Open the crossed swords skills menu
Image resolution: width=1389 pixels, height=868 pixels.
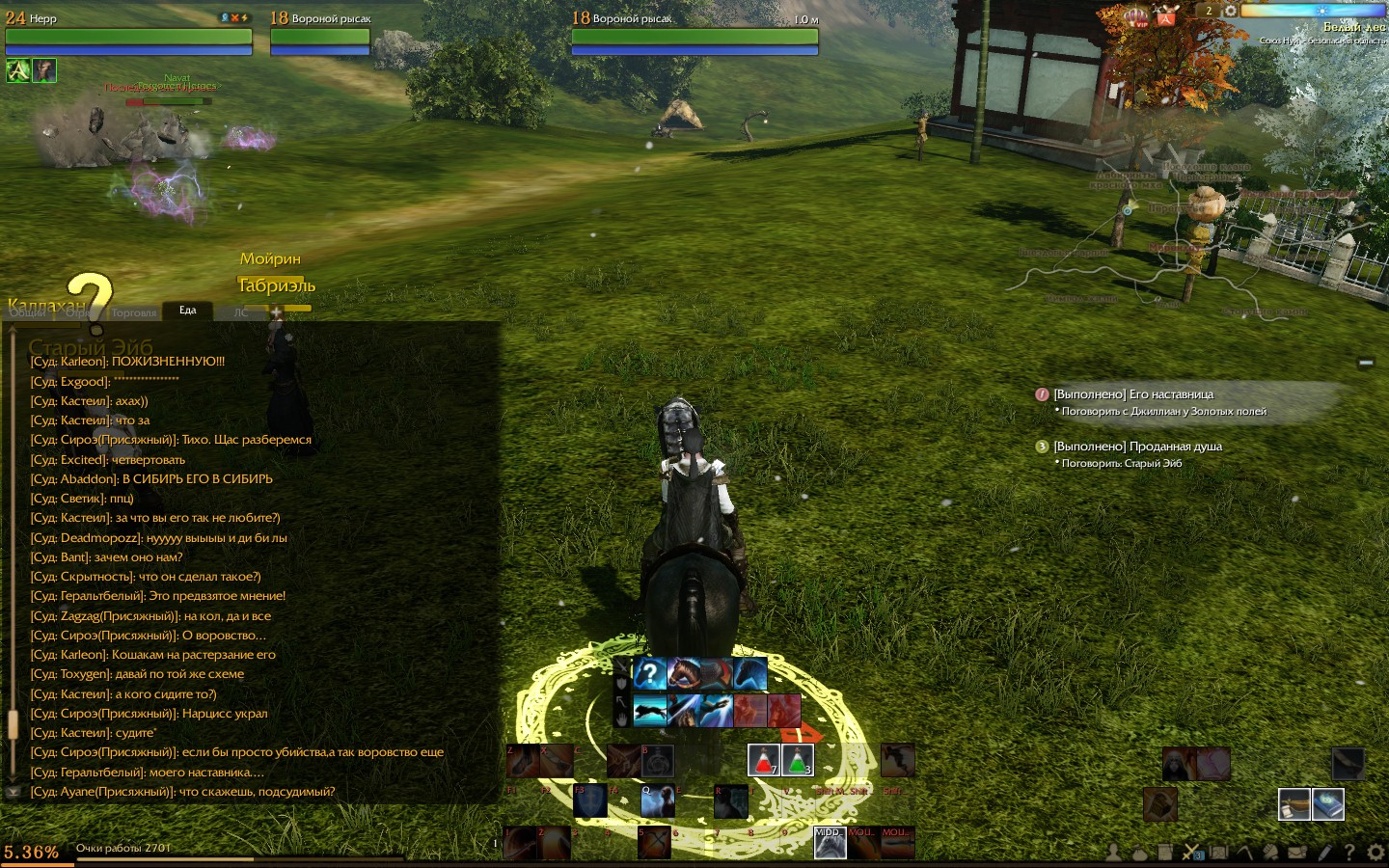pyautogui.click(x=1192, y=853)
